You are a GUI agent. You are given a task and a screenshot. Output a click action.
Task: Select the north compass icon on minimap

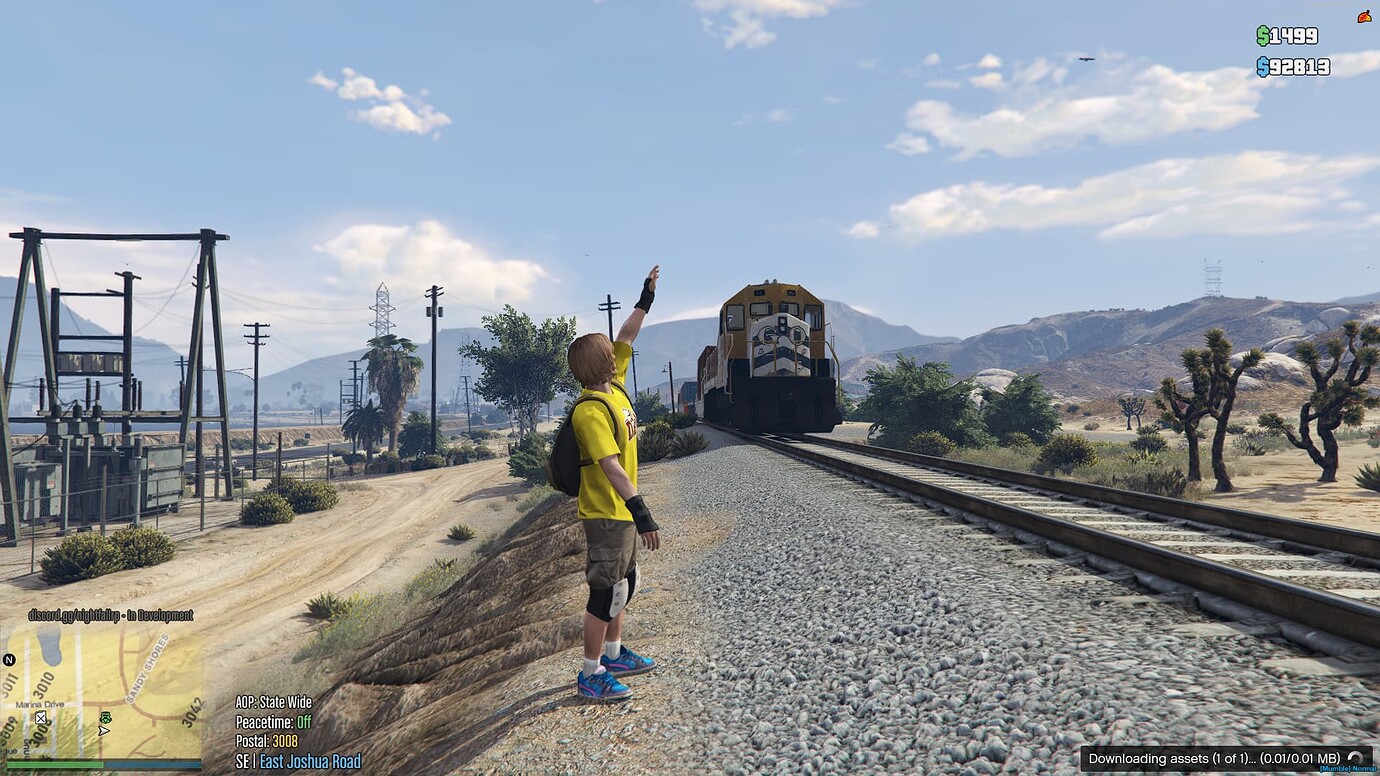tap(8, 659)
